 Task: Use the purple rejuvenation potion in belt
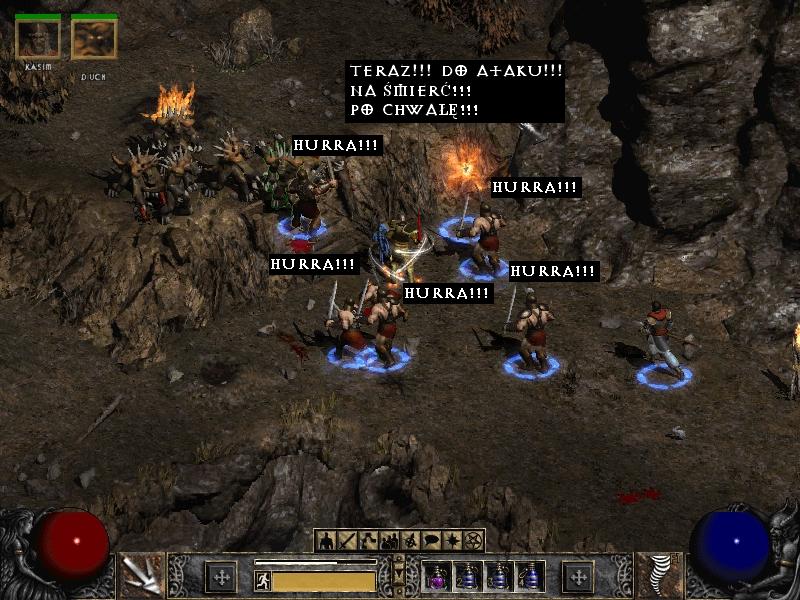437,577
